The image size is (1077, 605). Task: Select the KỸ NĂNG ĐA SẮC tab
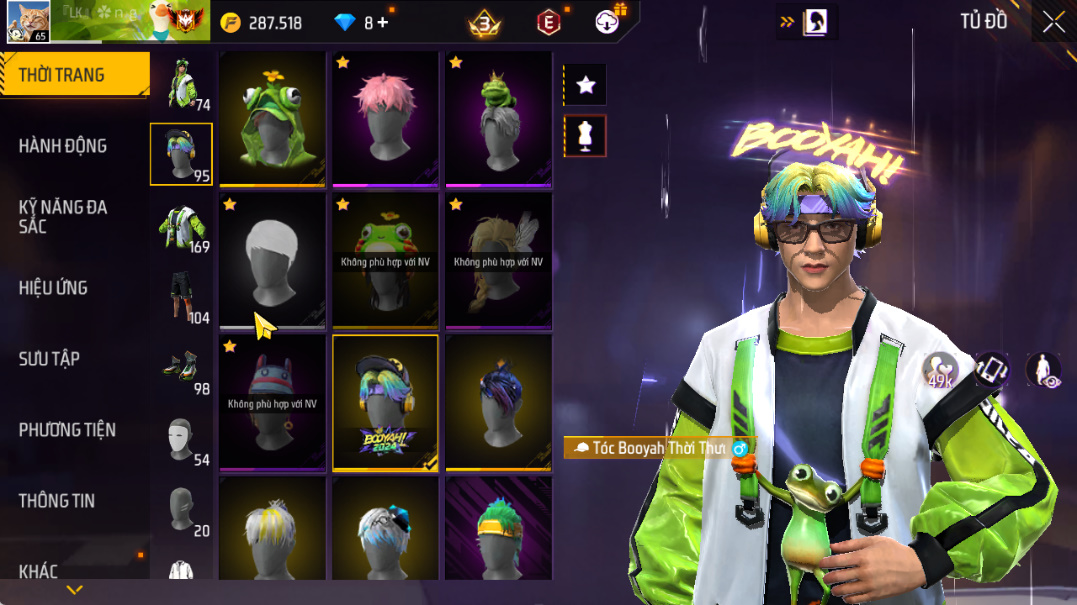pyautogui.click(x=63, y=216)
